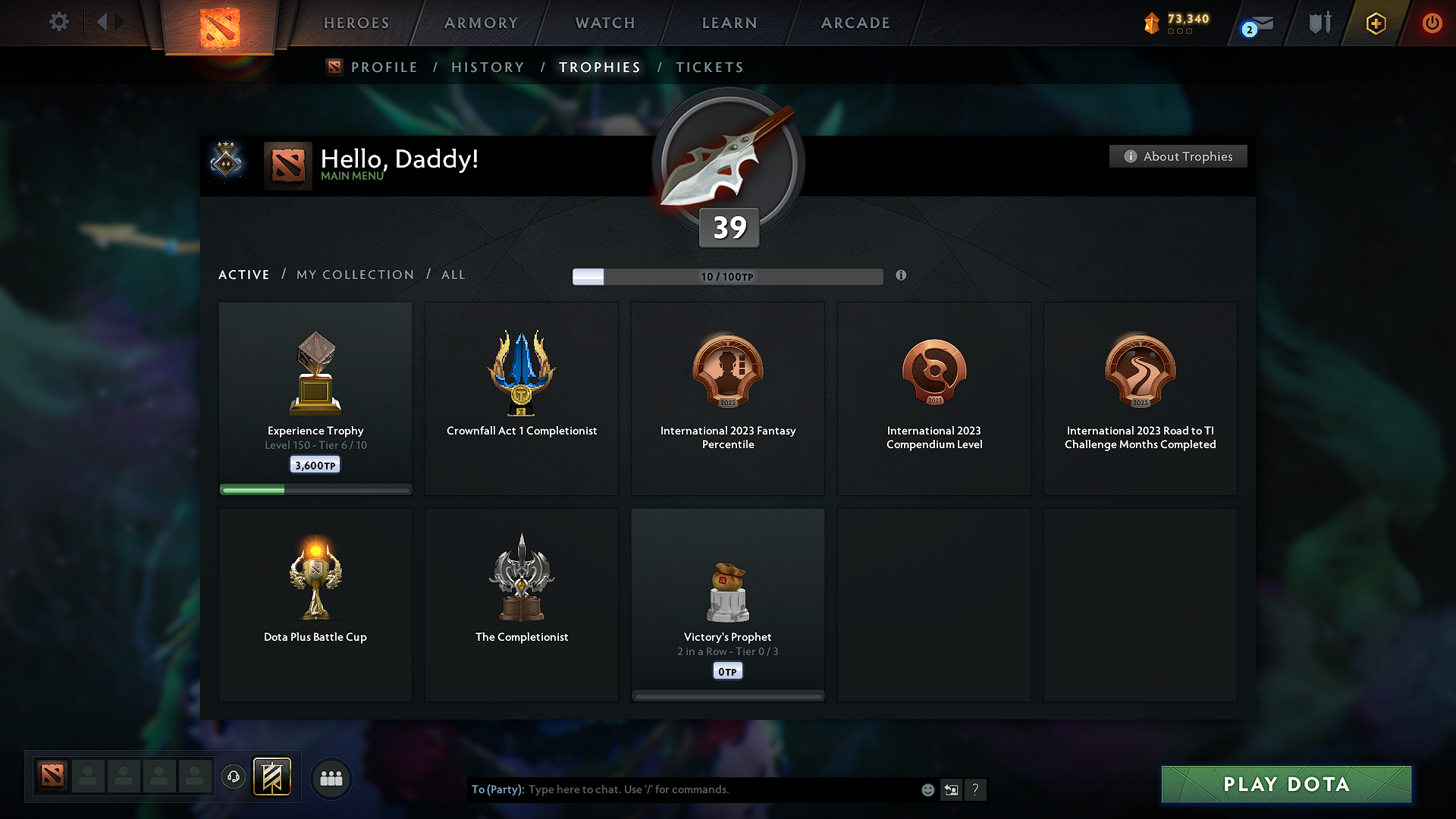Click the About Trophies button
1456x819 pixels.
(1178, 156)
